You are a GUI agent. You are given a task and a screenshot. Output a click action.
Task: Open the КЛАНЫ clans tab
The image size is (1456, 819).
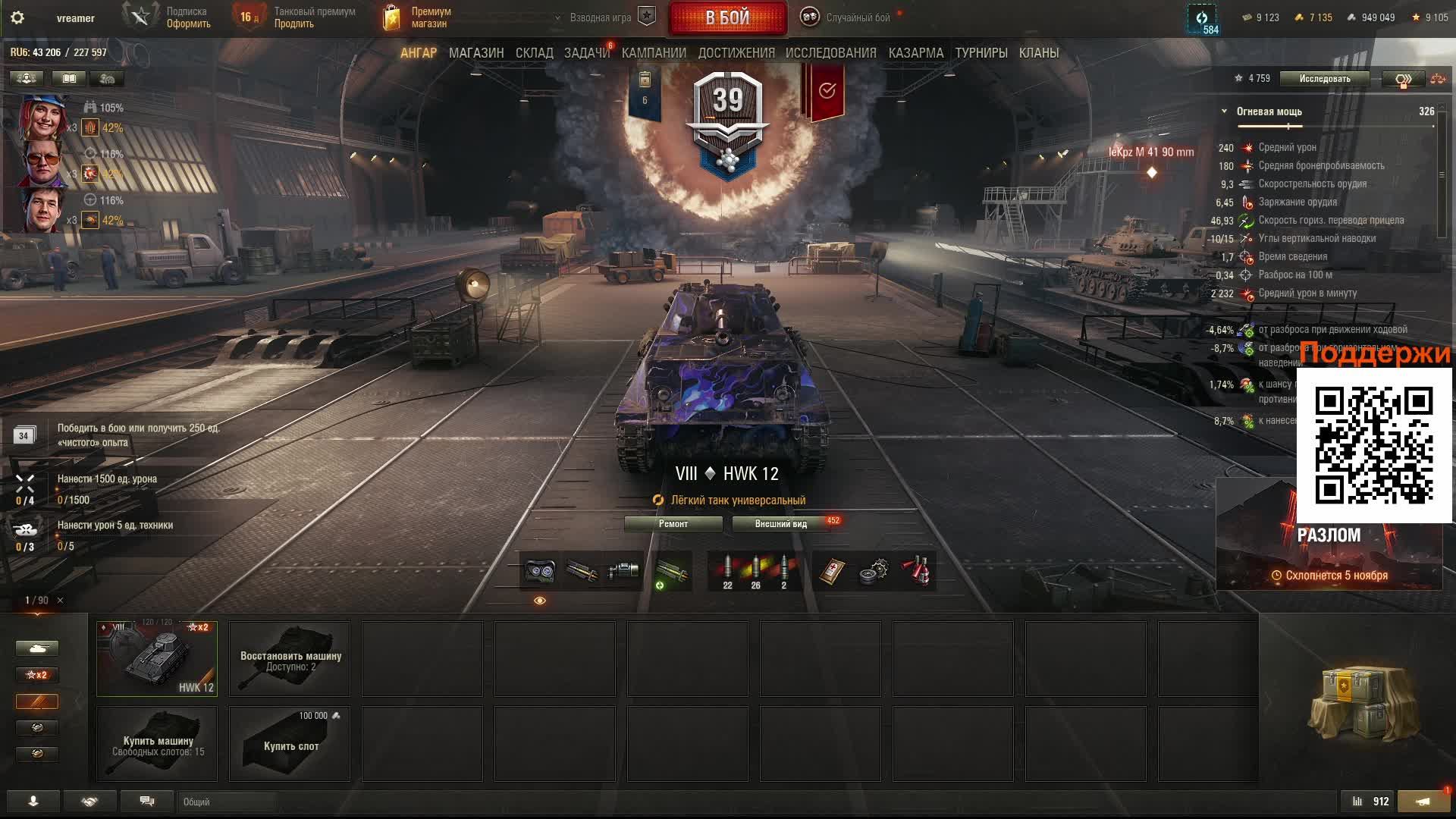(1038, 53)
